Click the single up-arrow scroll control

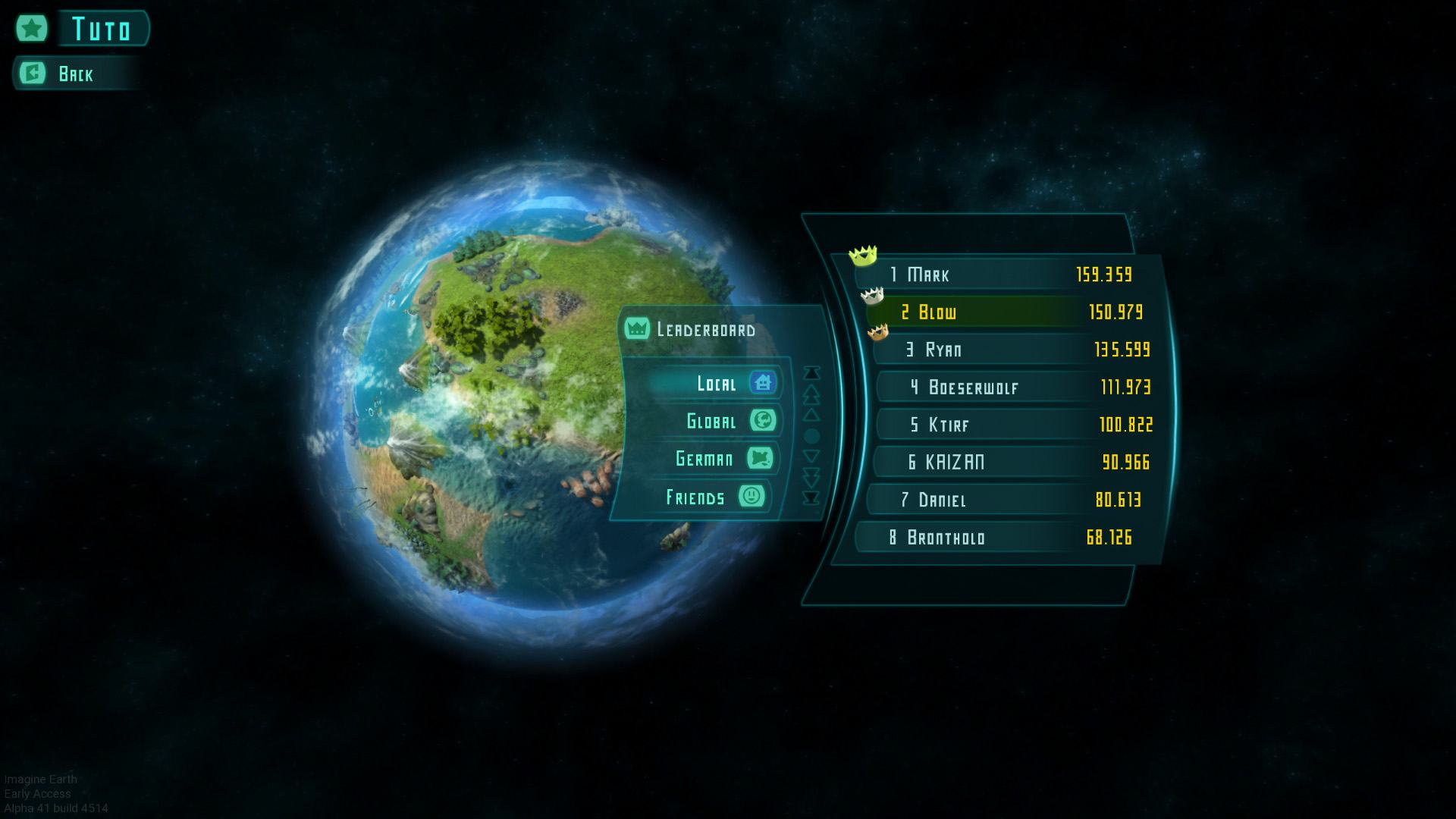tap(811, 415)
